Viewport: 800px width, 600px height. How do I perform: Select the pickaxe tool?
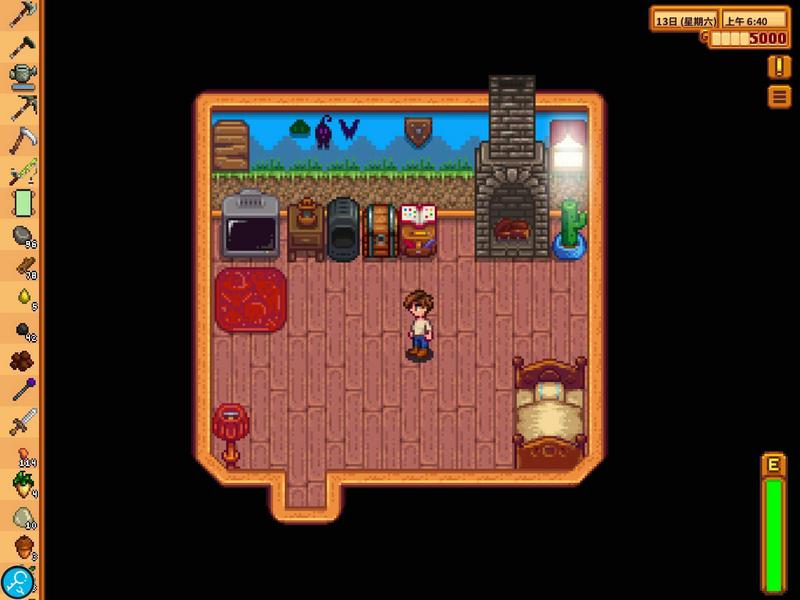click(x=21, y=107)
